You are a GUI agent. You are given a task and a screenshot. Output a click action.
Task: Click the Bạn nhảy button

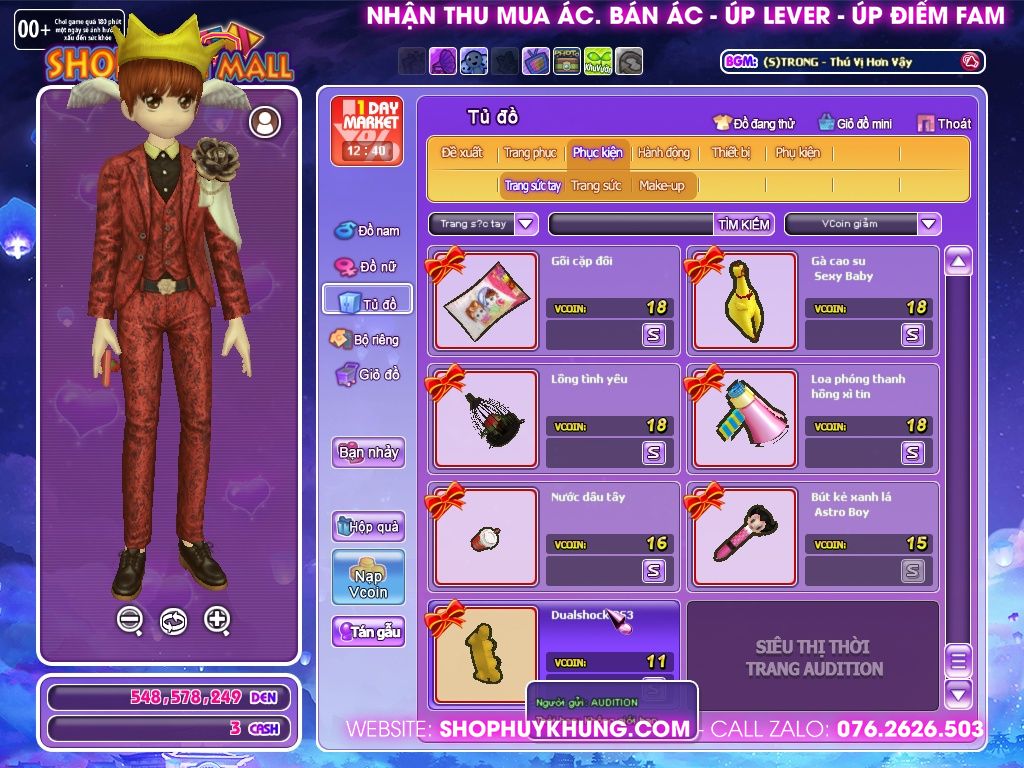tap(368, 452)
